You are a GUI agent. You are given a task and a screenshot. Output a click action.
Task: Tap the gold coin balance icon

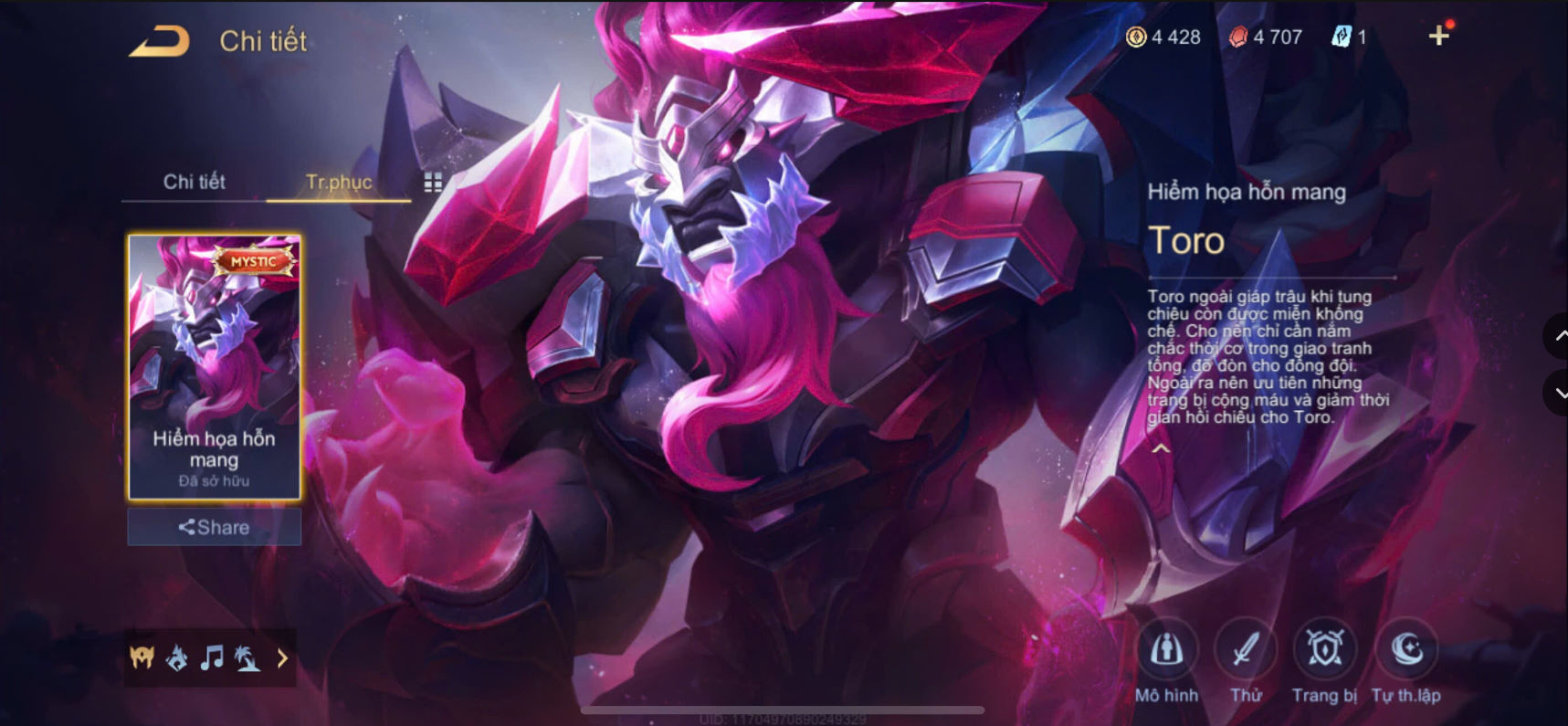[1138, 37]
